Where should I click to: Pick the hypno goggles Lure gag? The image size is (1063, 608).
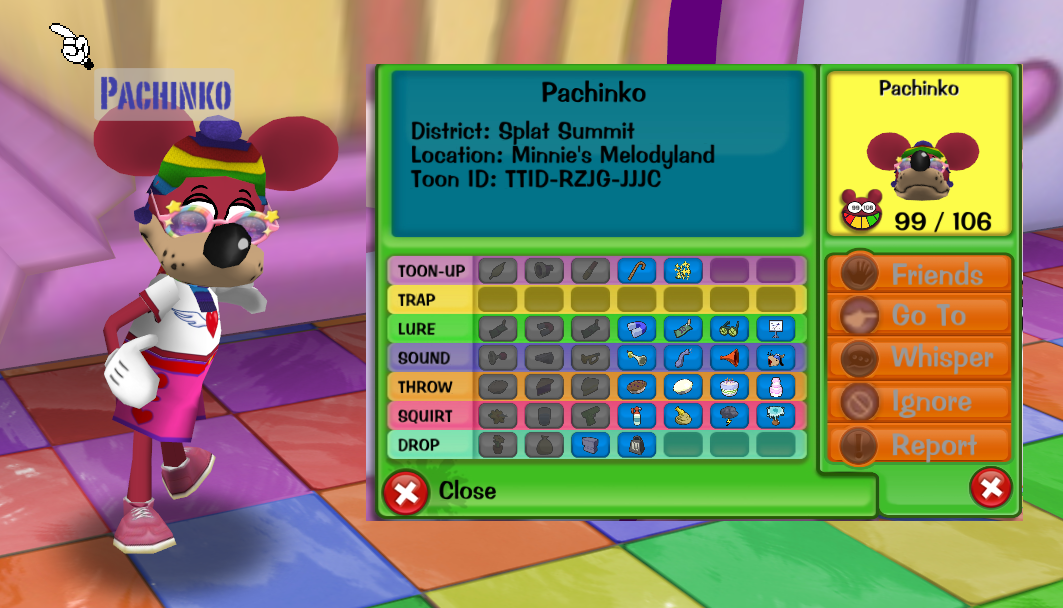(729, 328)
